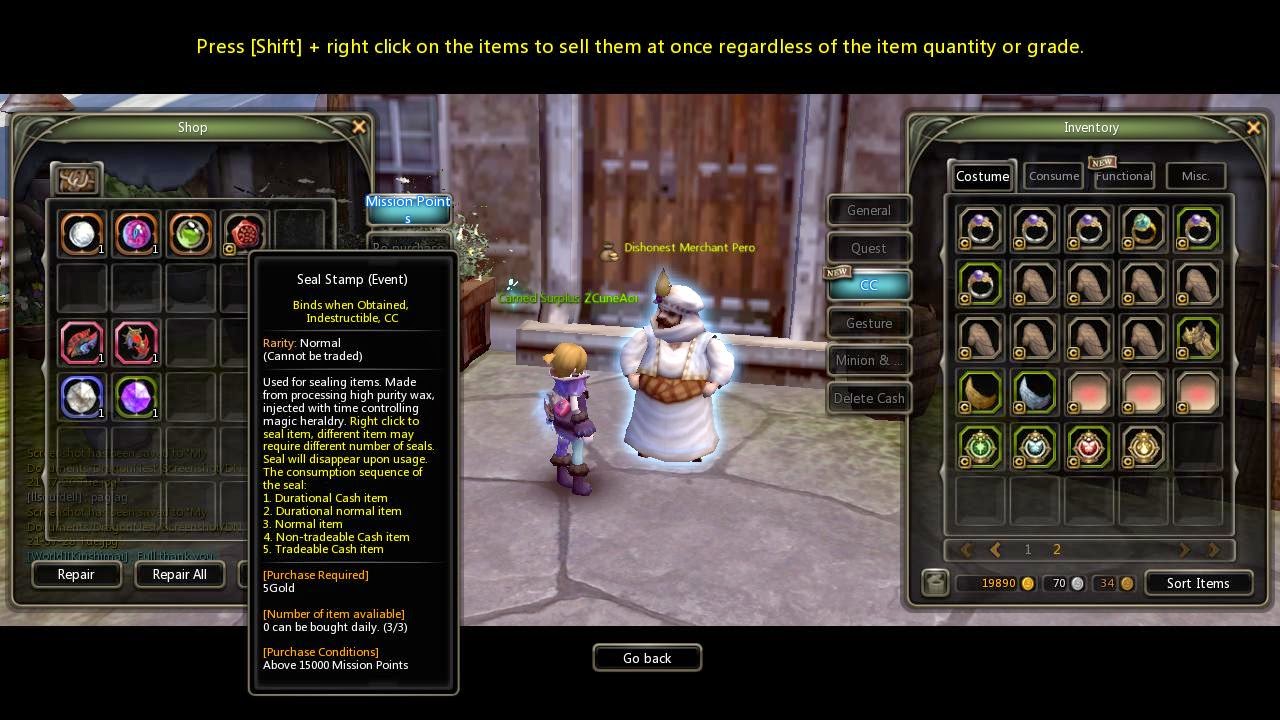
Task: Open the General inventory category
Action: 868,210
